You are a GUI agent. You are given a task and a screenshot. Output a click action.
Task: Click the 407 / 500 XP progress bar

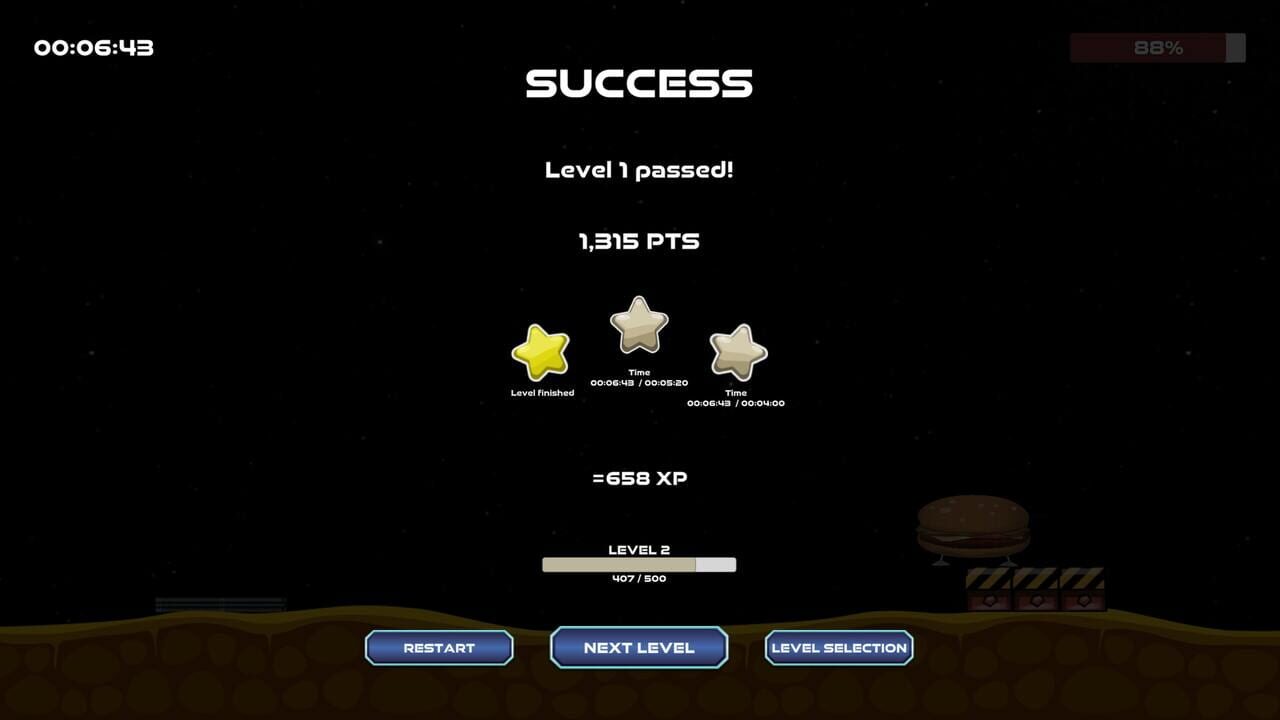(638, 564)
